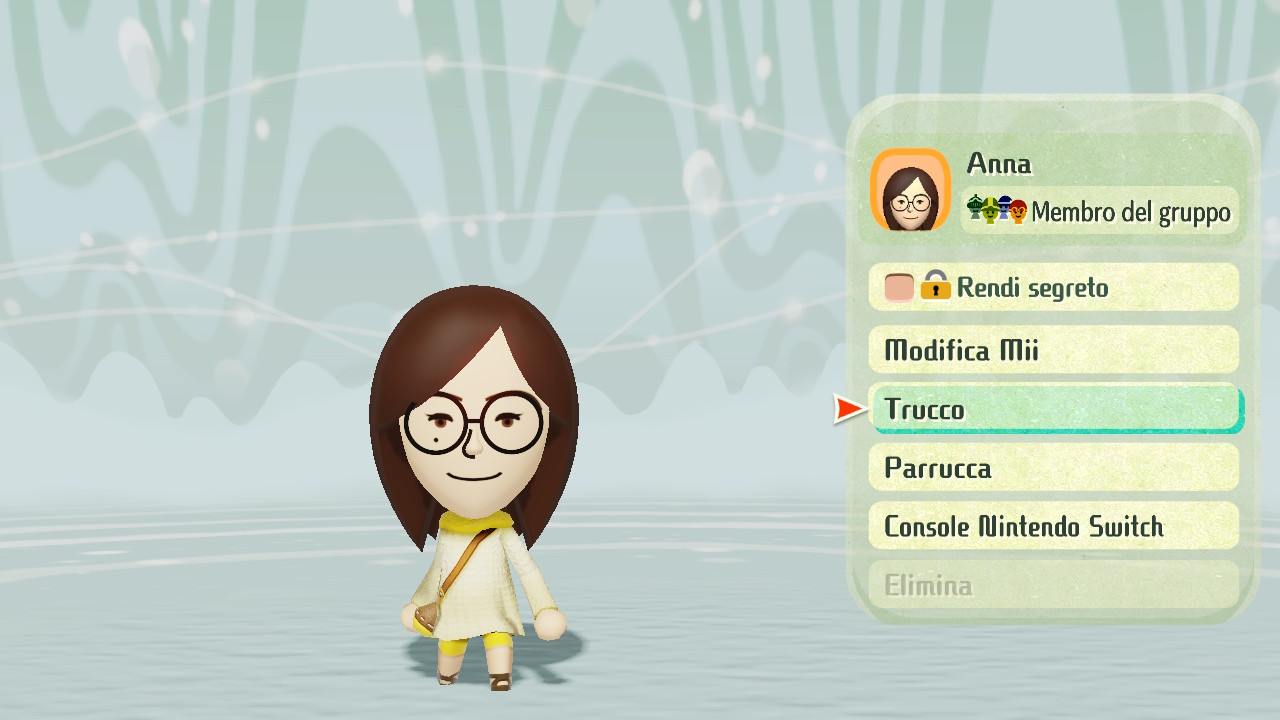Open the Console Nintendo Switch option
Screen dimensions: 1280x720
(x=1054, y=526)
